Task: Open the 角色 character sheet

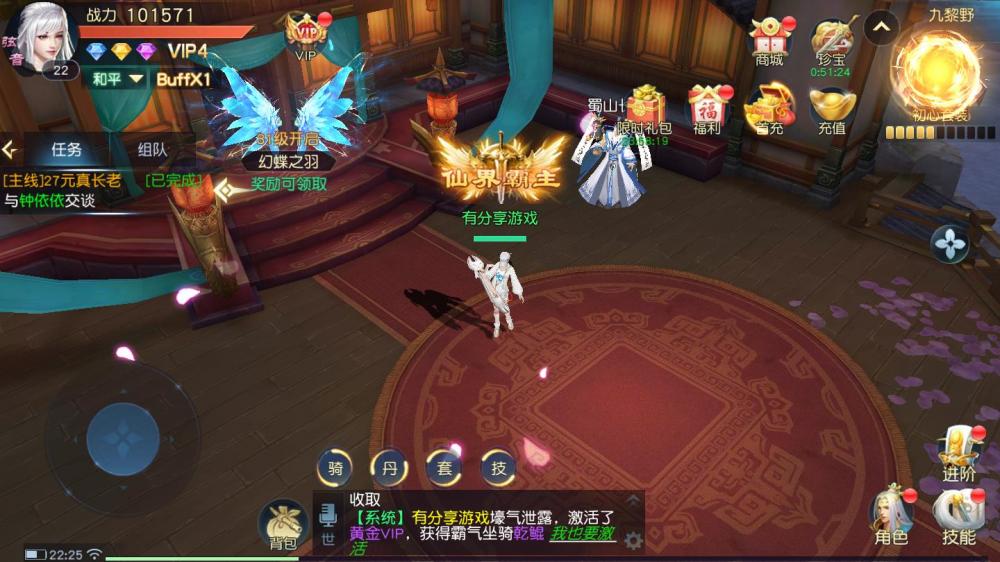Action: [x=891, y=515]
